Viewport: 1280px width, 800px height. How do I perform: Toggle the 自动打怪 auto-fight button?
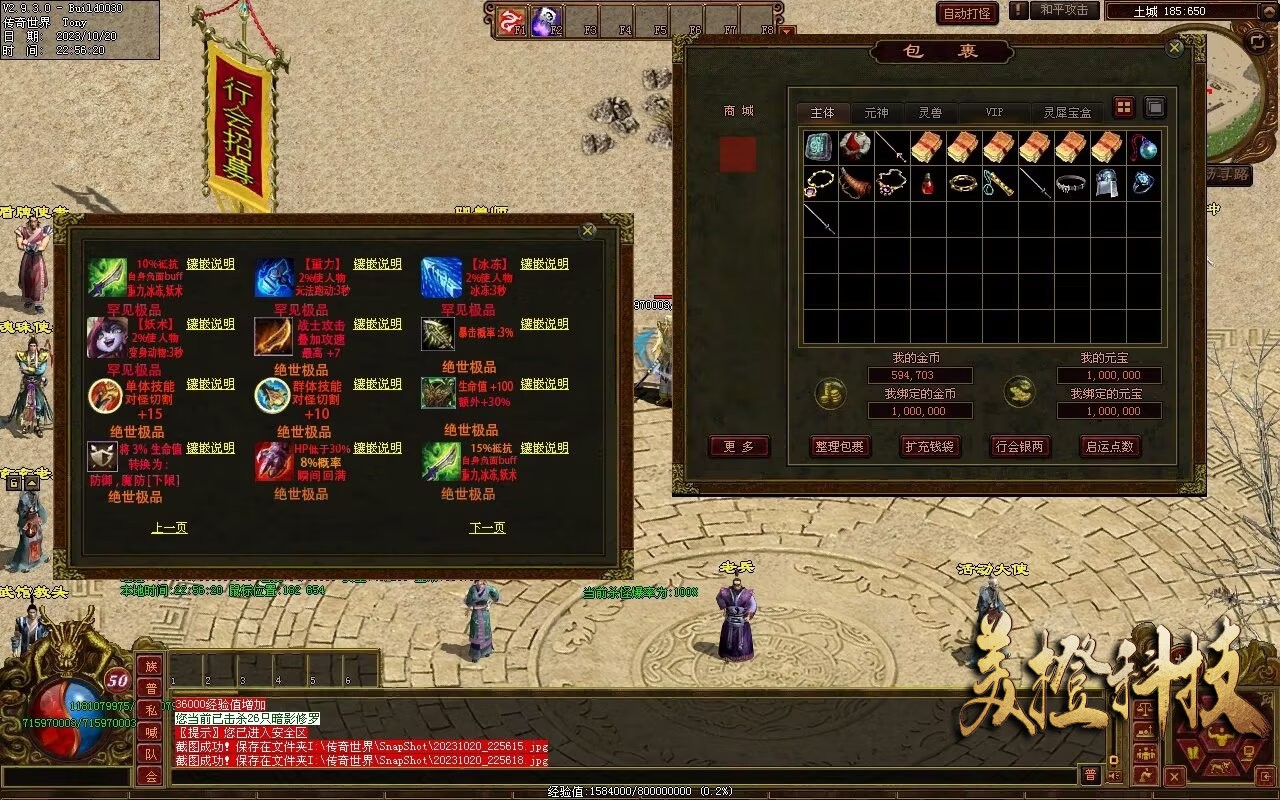[x=967, y=13]
